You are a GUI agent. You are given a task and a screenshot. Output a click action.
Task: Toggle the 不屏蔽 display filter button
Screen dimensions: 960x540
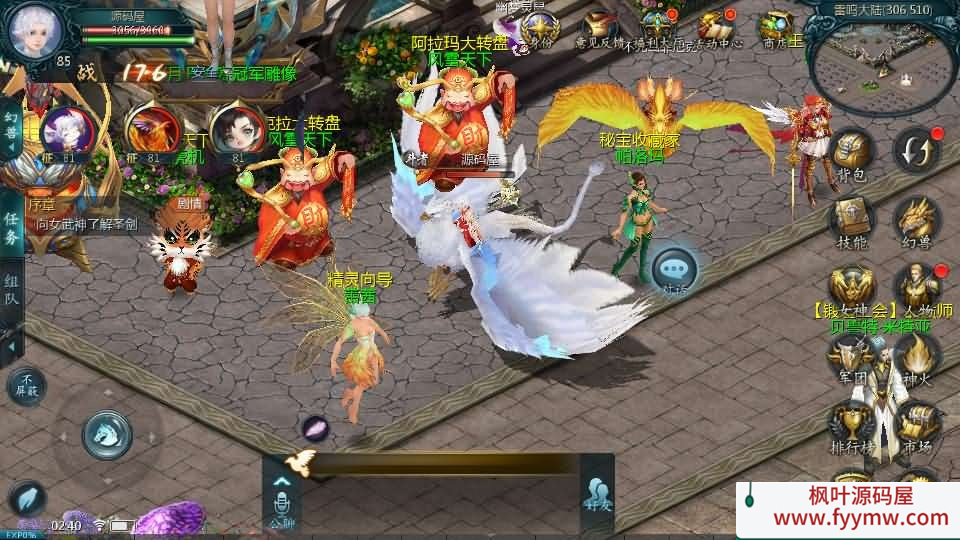(x=27, y=386)
